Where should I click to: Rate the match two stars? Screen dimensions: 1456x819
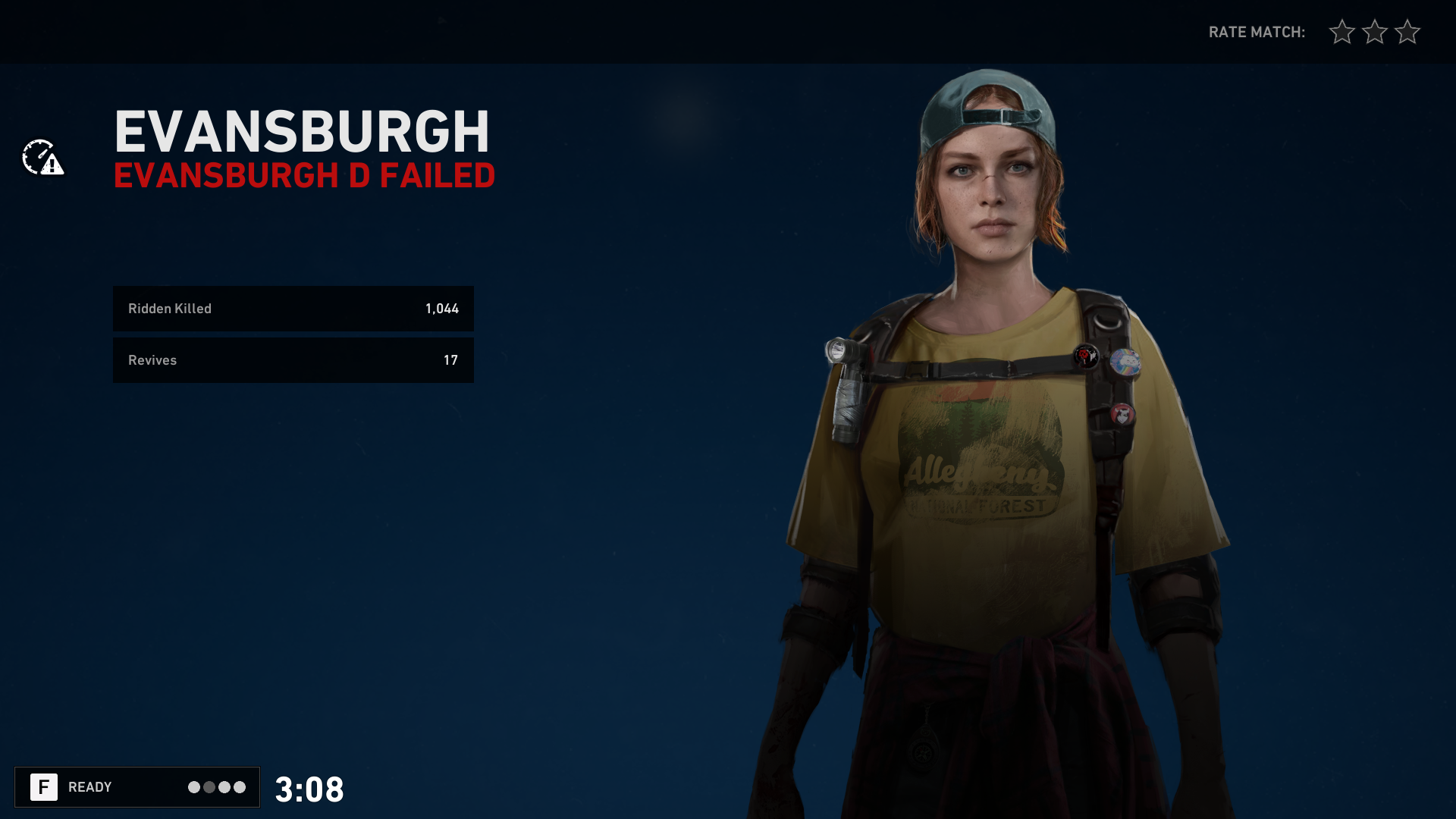(1374, 32)
